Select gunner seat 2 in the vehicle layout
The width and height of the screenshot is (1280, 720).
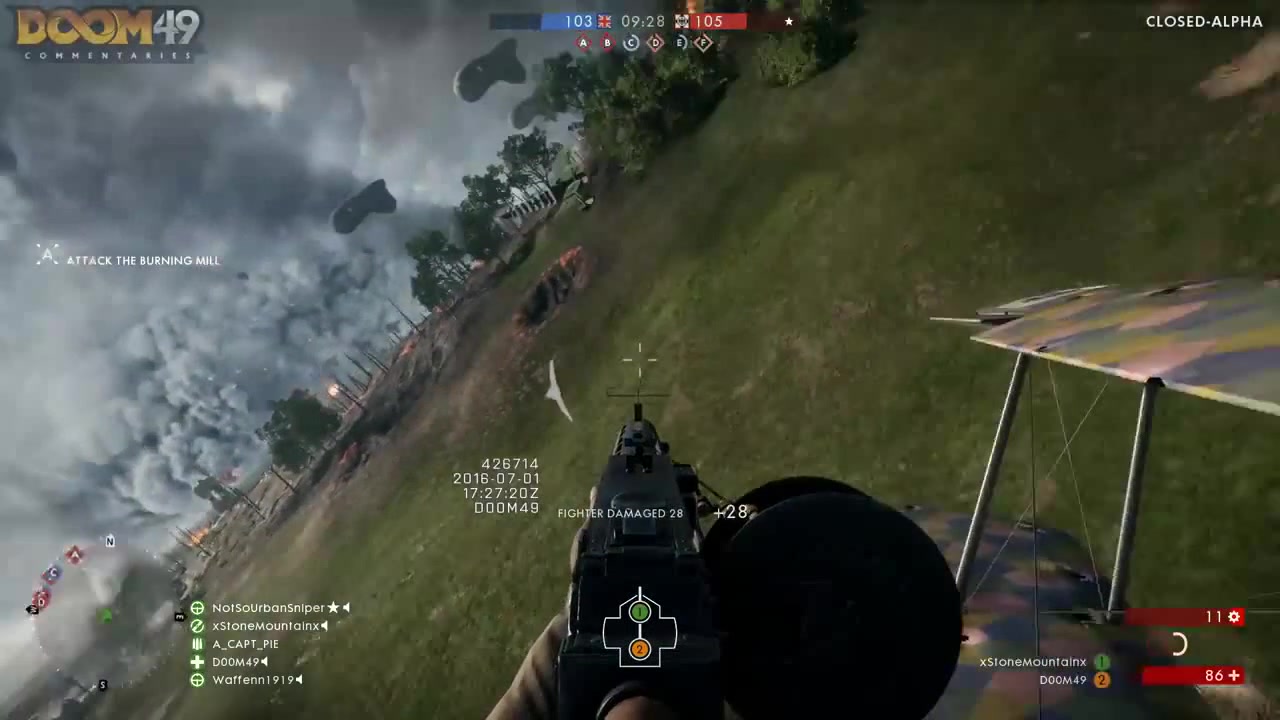640,650
